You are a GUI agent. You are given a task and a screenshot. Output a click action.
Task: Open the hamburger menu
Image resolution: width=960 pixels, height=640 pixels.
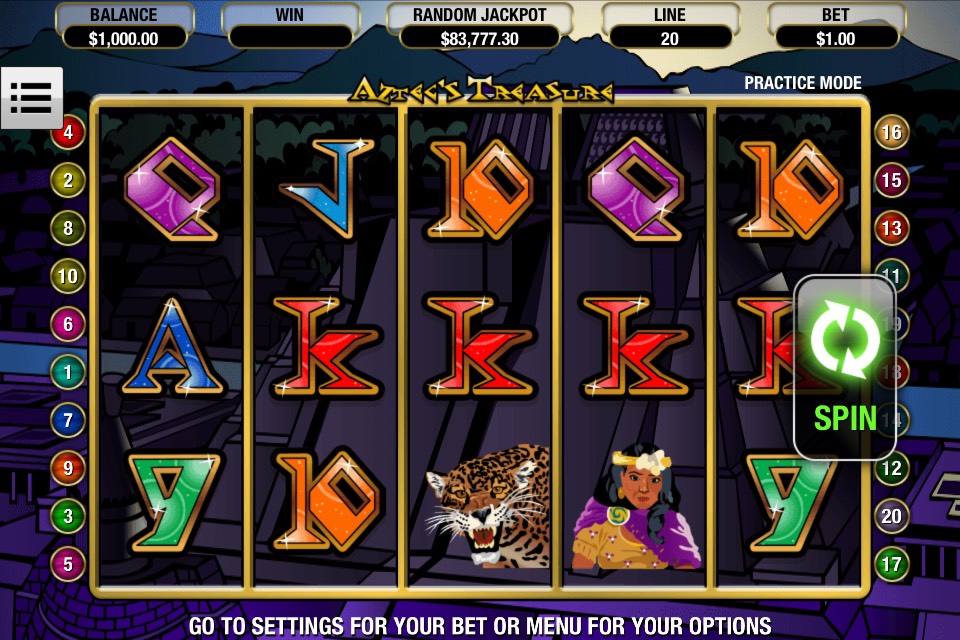coord(32,97)
